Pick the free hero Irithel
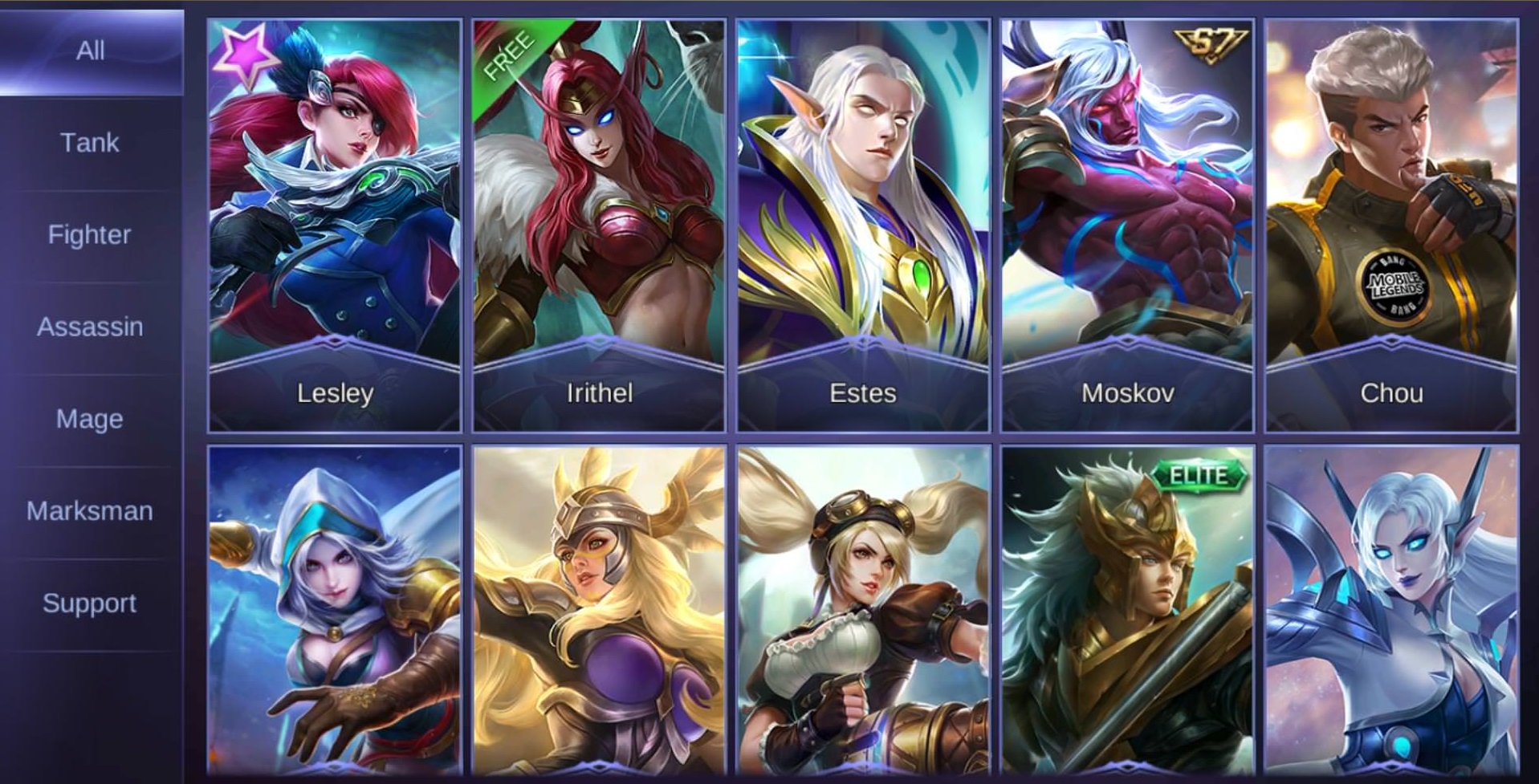This screenshot has height=784, width=1539. (599, 226)
